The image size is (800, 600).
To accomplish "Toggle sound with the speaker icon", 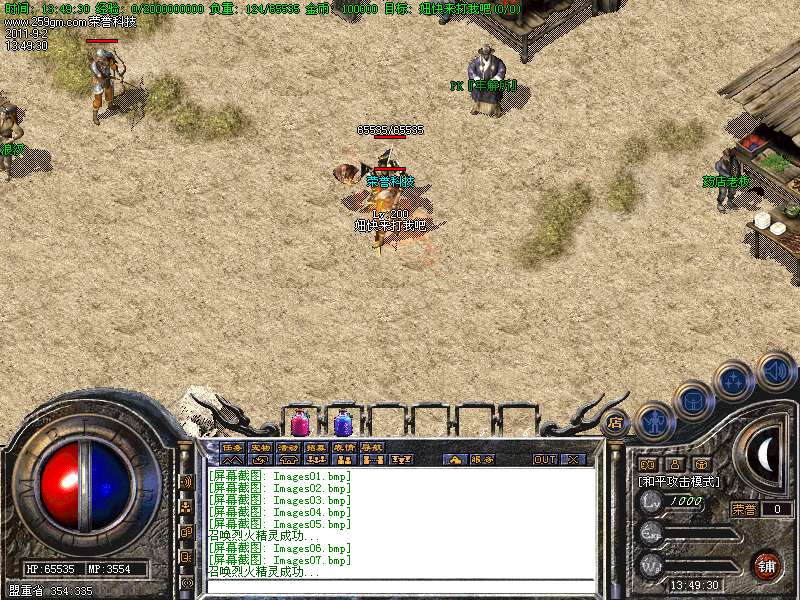I will tap(775, 371).
